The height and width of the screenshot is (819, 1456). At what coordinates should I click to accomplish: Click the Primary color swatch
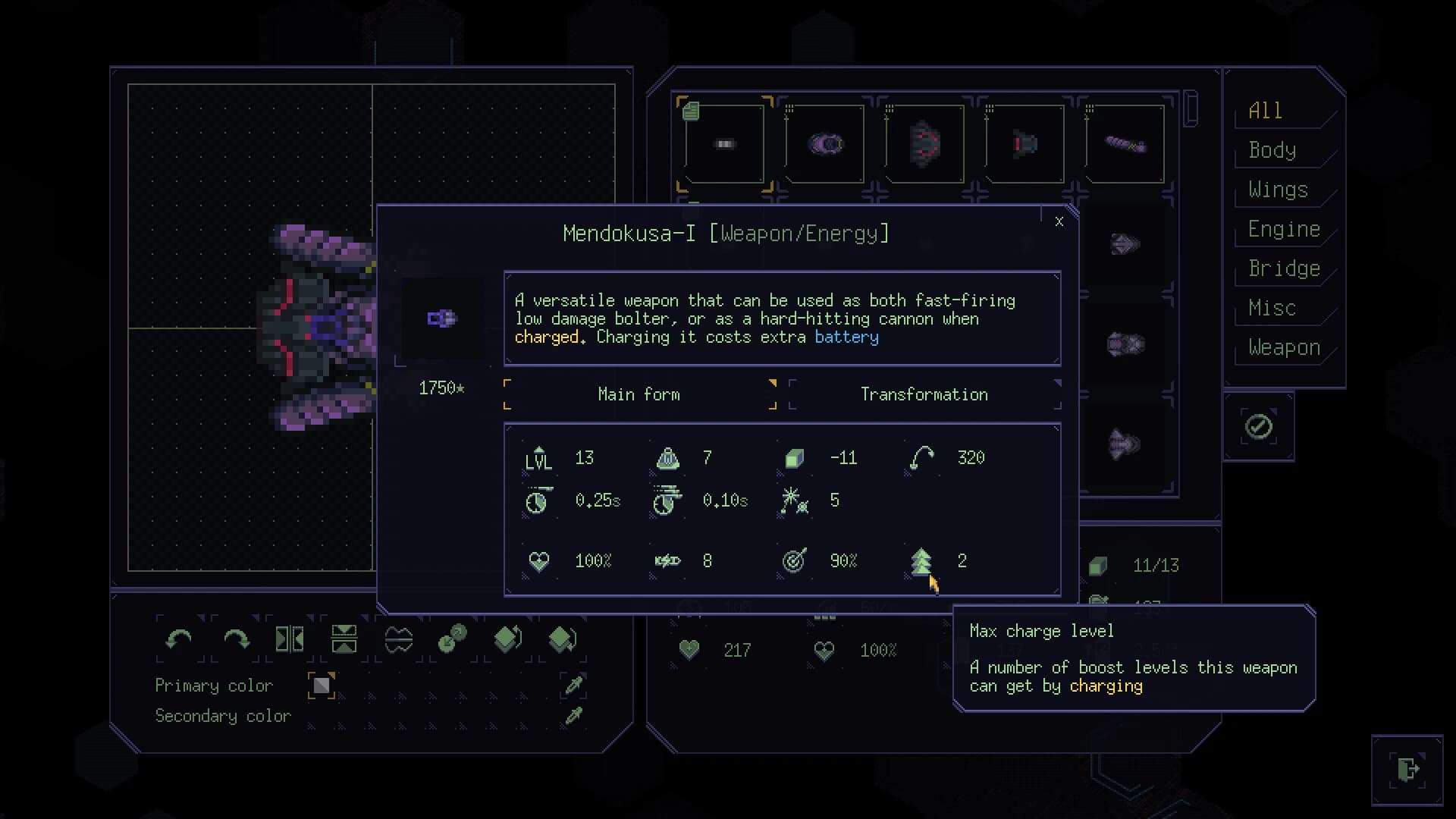(321, 685)
